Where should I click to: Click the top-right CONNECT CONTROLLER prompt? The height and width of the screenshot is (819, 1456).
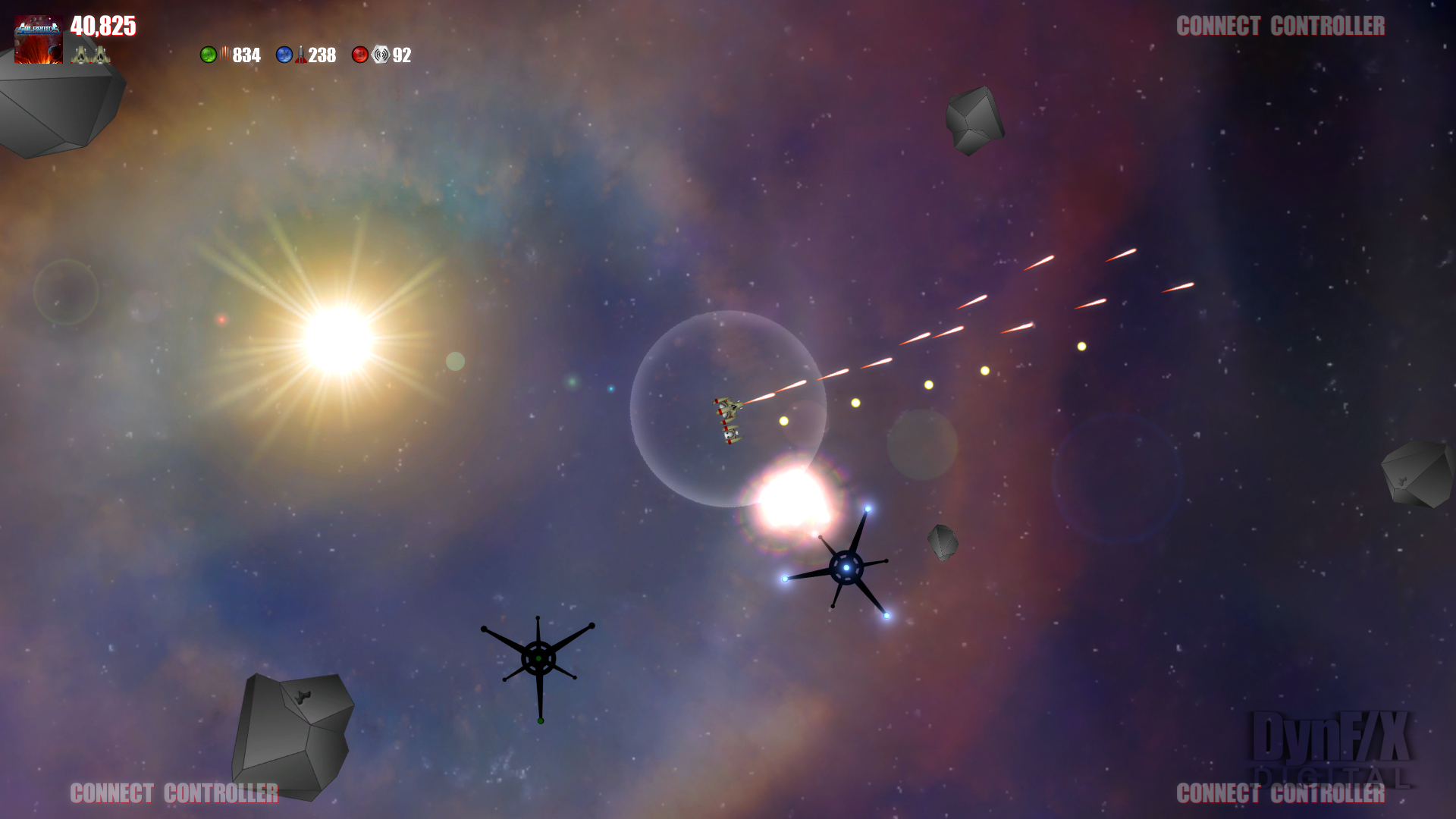click(x=1280, y=26)
